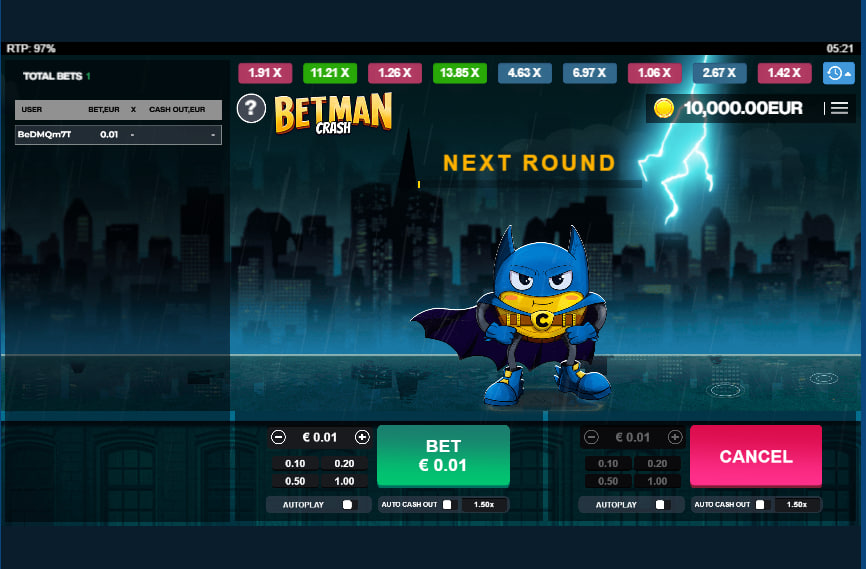868x569 pixels.
Task: Expand the round history clock dropdown
Action: [x=838, y=73]
